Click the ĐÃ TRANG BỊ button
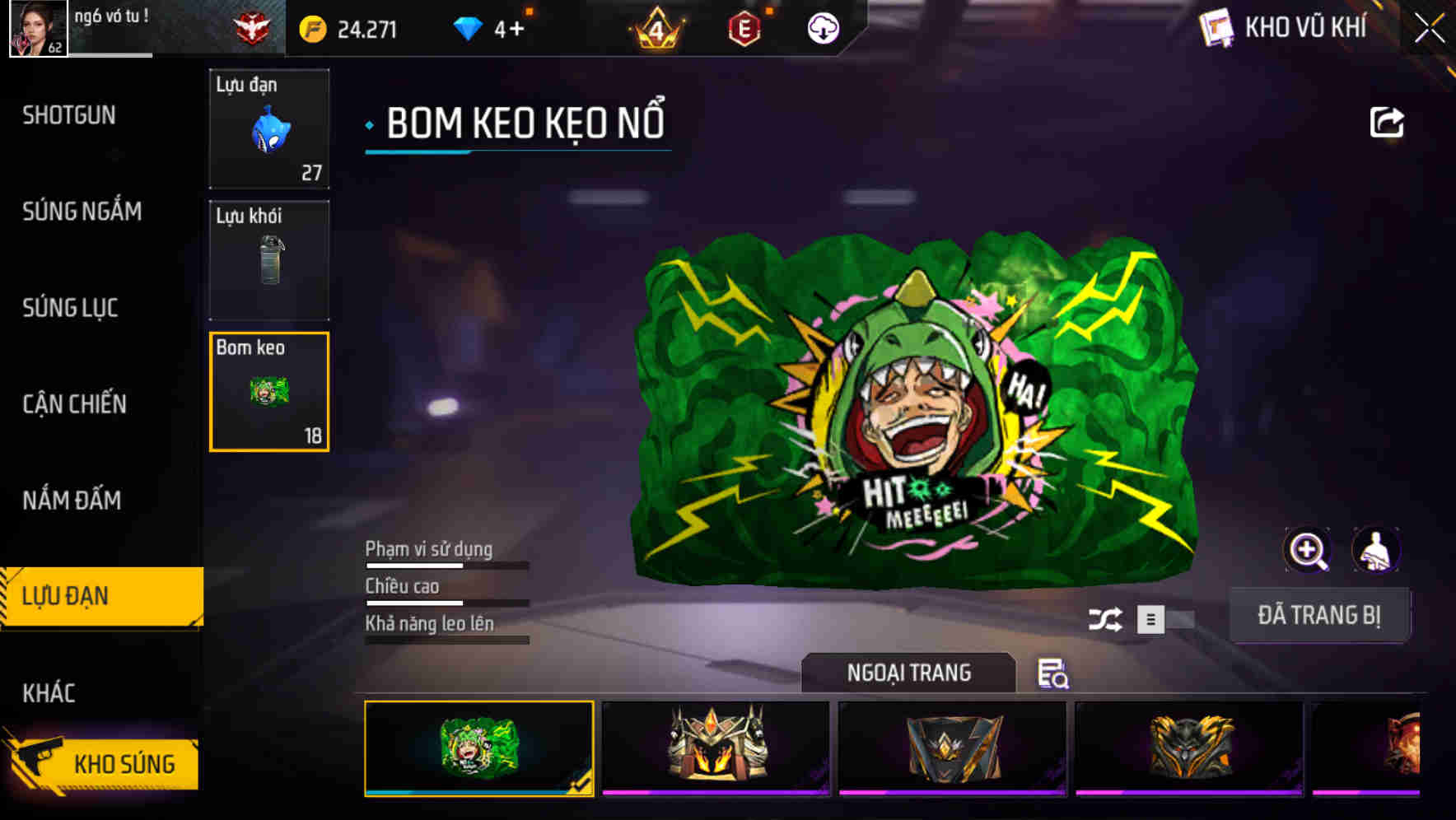This screenshot has width=1456, height=820. [1321, 614]
